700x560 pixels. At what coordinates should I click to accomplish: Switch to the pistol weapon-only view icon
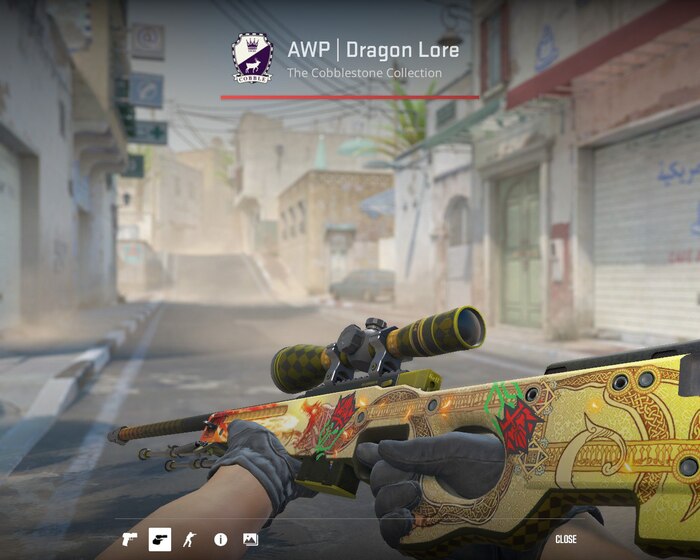tap(129, 540)
